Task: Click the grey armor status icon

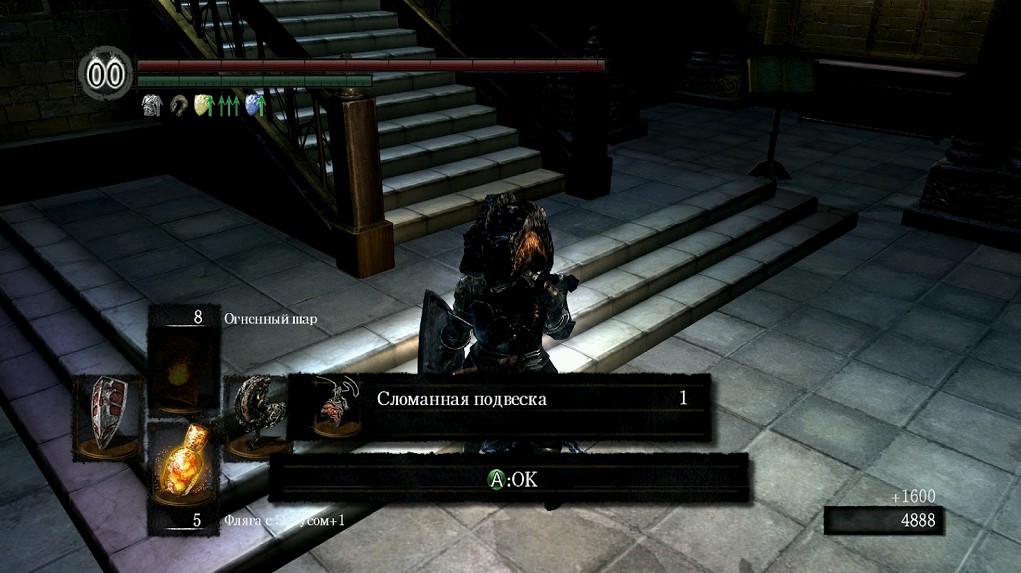Action: (152, 104)
